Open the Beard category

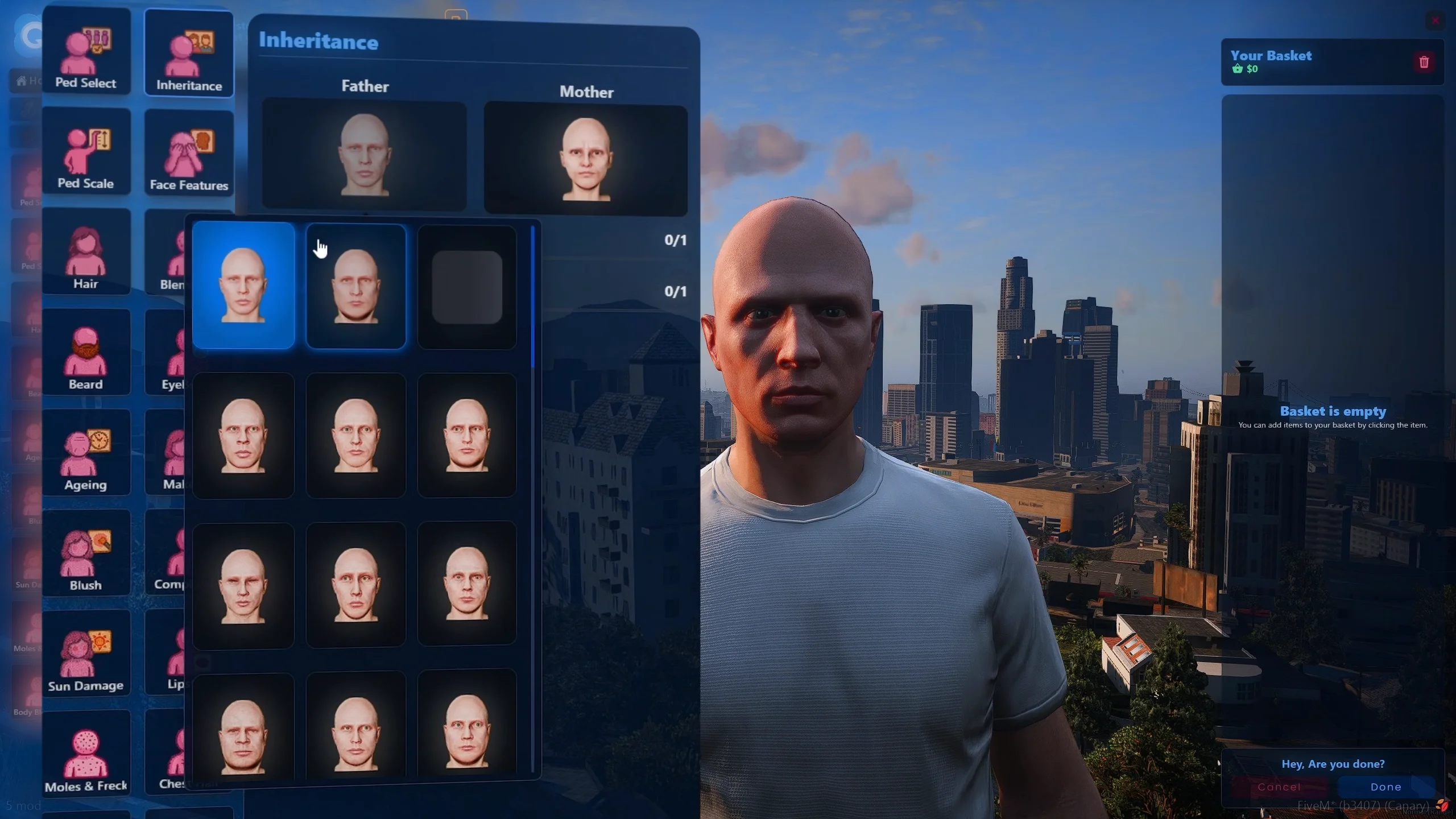(86, 353)
